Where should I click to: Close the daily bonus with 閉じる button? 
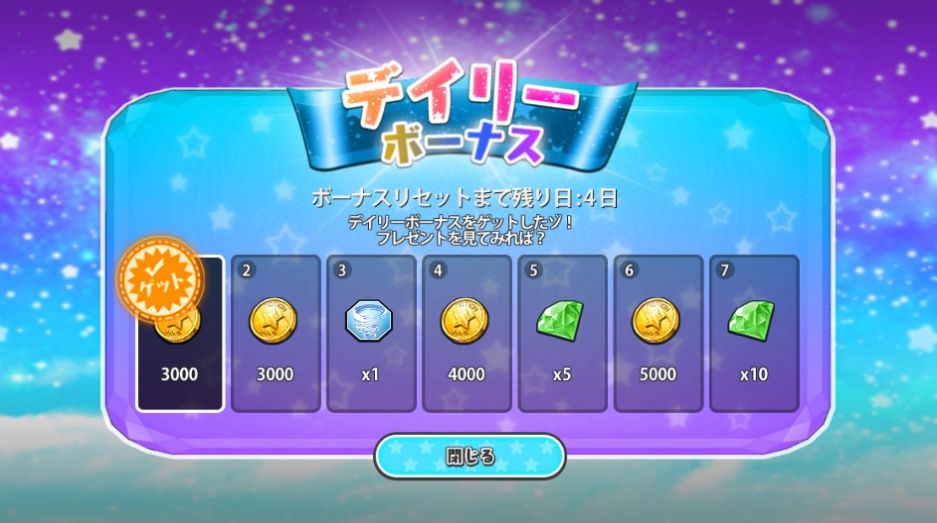click(x=469, y=457)
